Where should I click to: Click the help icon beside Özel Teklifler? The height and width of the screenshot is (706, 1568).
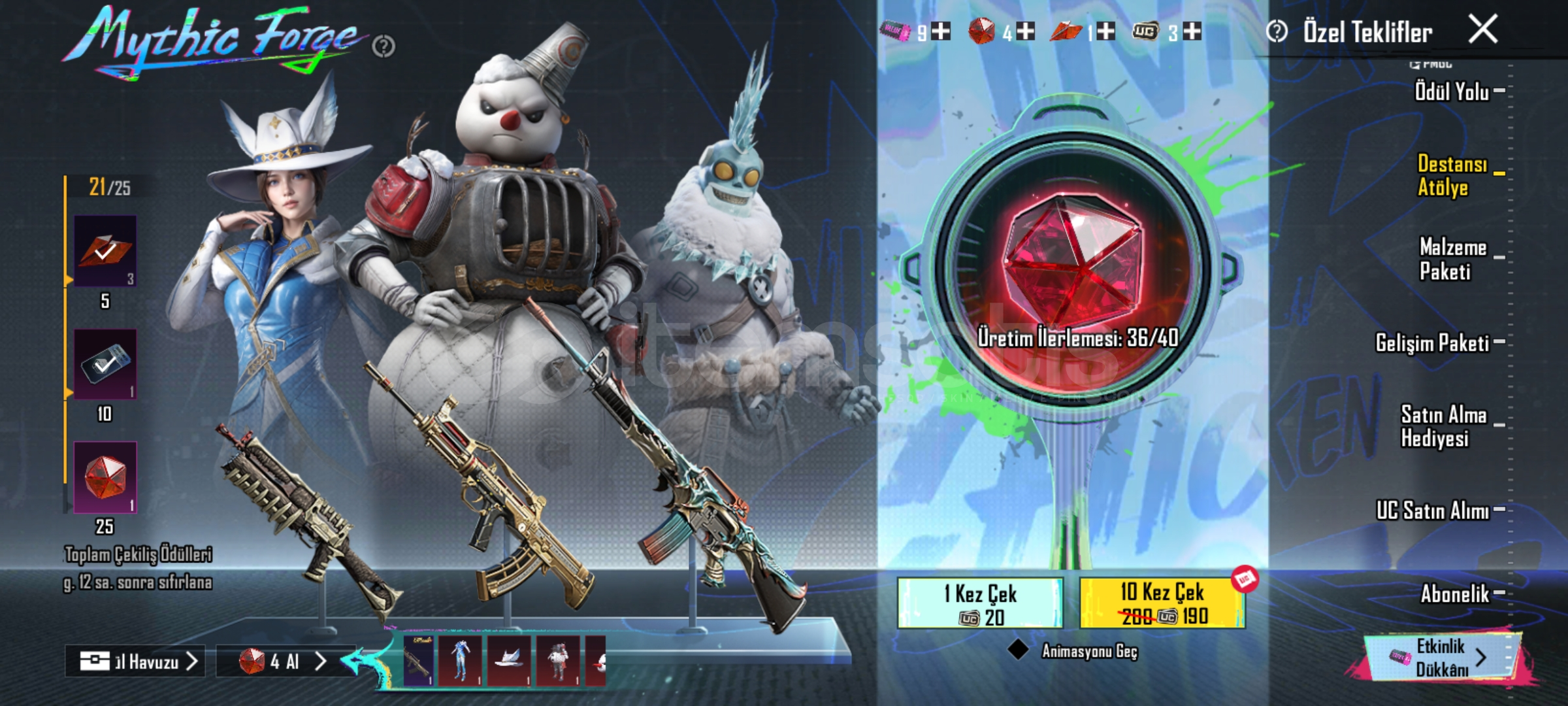click(1277, 31)
